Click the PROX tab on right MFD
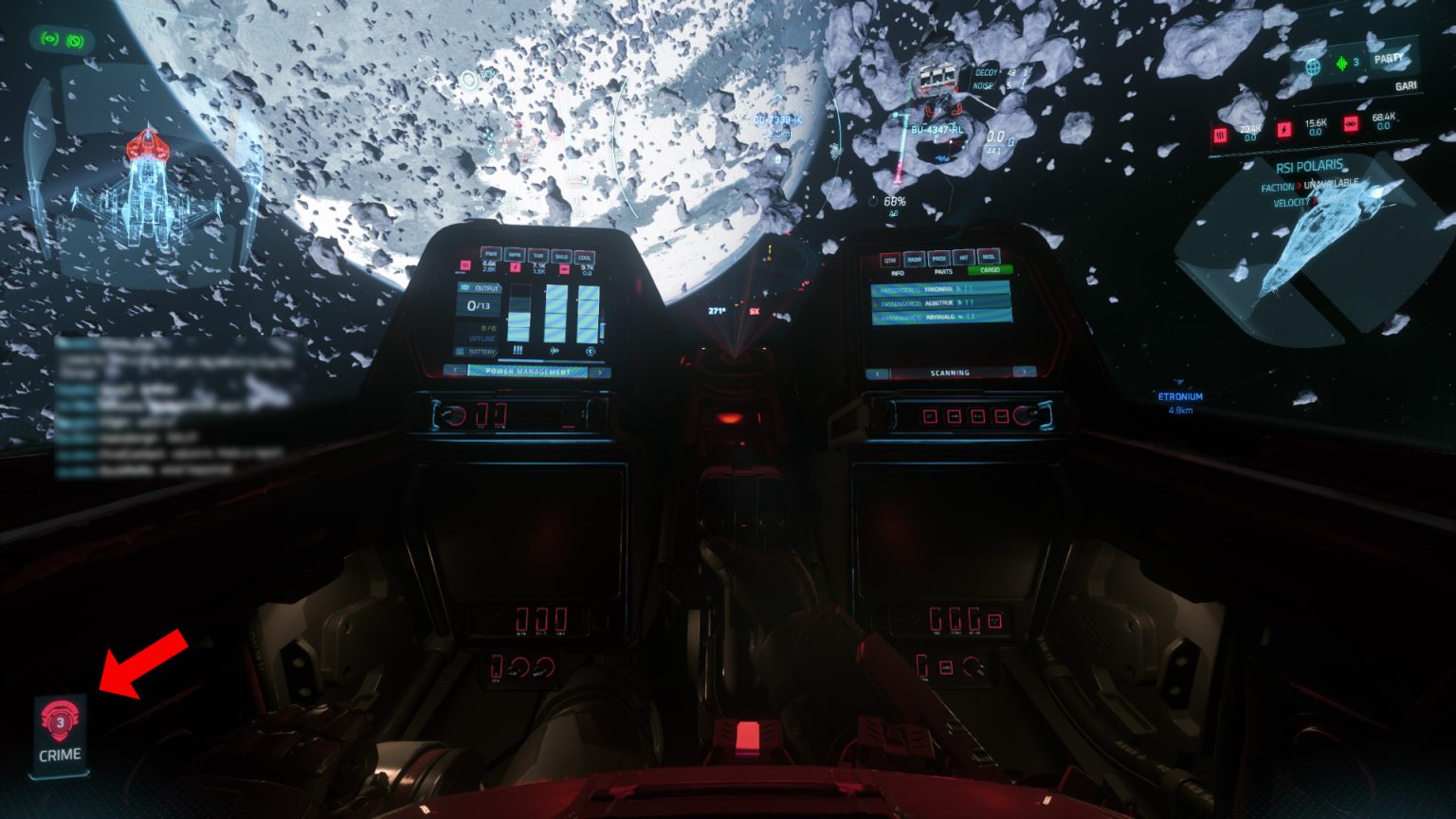This screenshot has height=819, width=1456. click(x=939, y=258)
